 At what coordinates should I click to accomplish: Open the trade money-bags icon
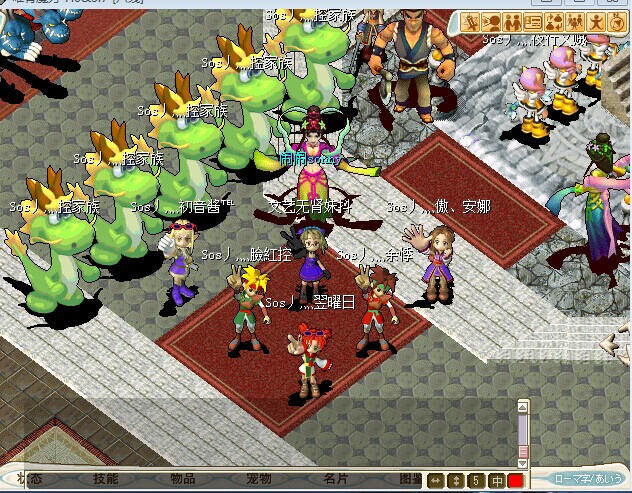[x=553, y=22]
